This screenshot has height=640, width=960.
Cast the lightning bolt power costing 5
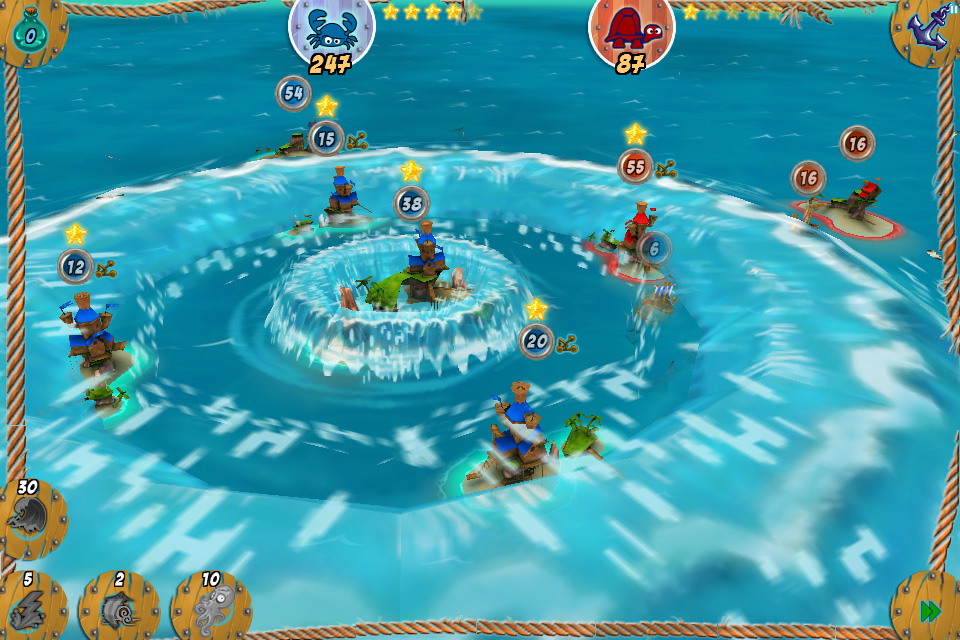pos(30,605)
